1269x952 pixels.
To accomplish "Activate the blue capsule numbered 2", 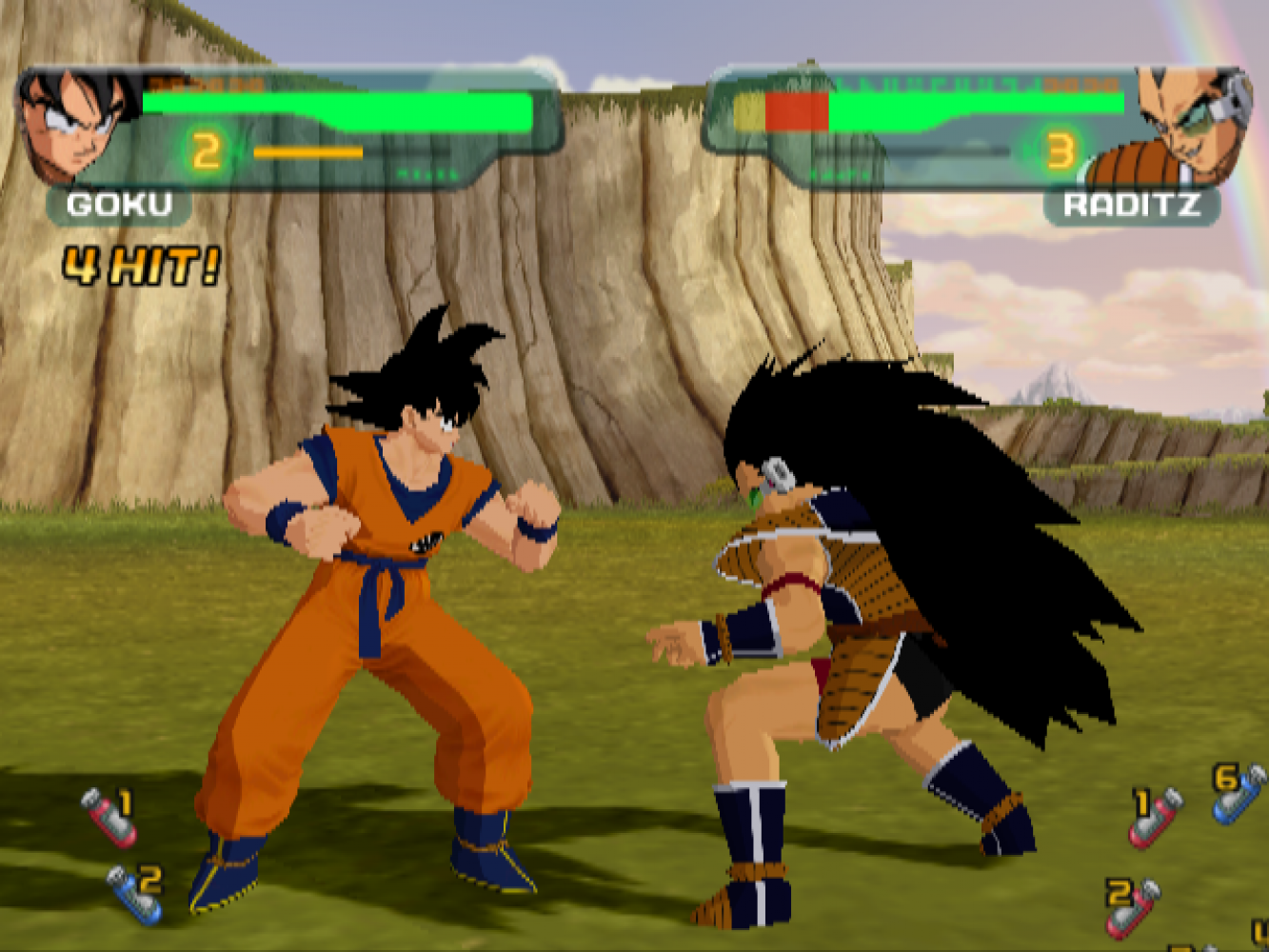I will (x=135, y=894).
